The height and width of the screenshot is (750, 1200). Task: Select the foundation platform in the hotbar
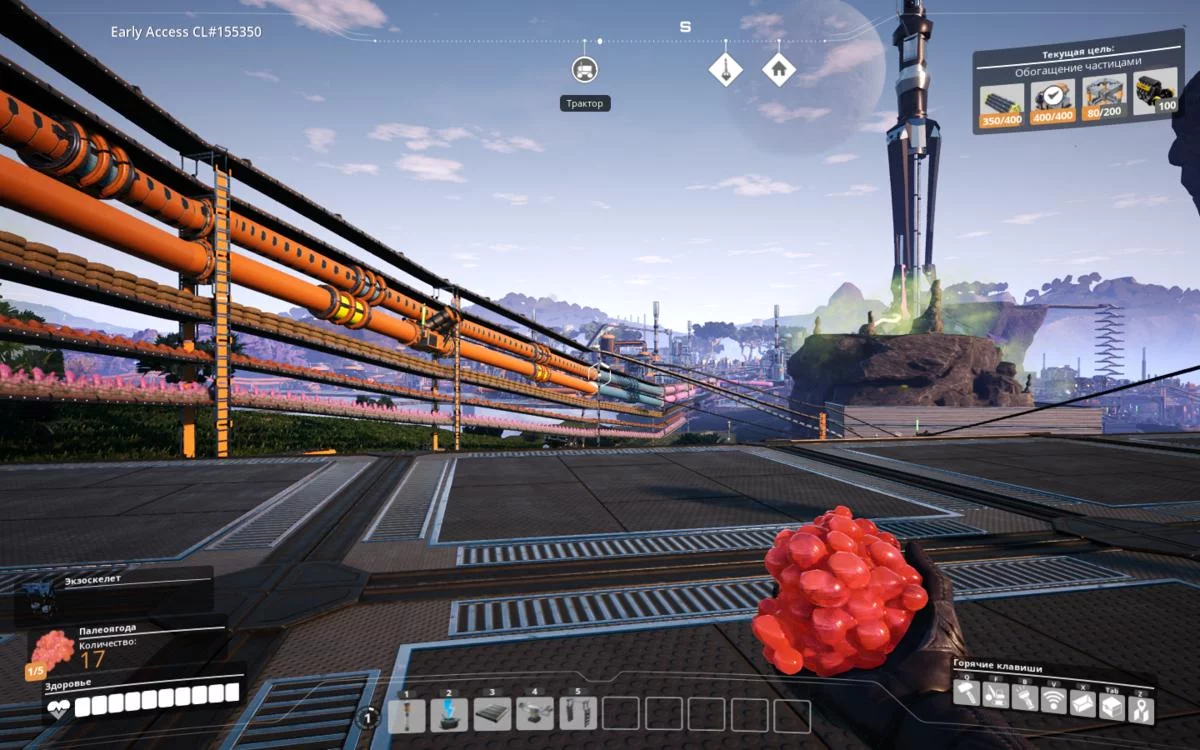[x=492, y=714]
